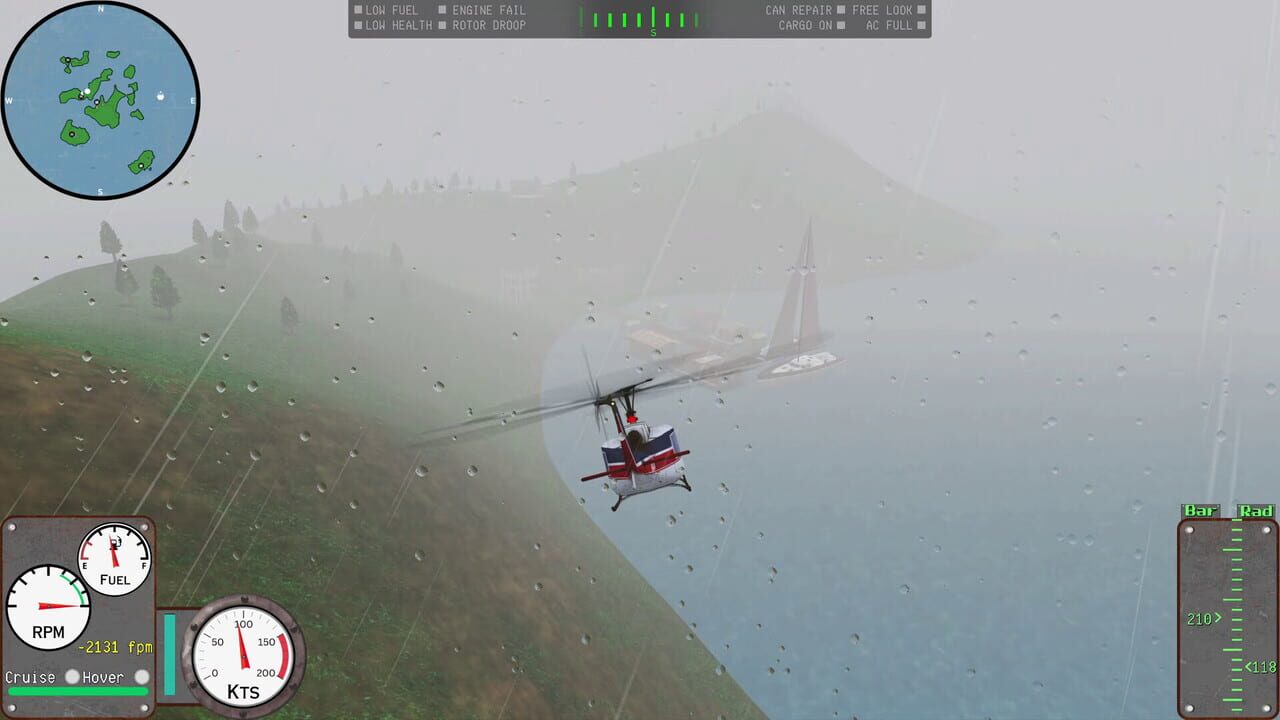Switch altimeter to Bar mode
Screen dimensions: 1280x720
(1199, 509)
